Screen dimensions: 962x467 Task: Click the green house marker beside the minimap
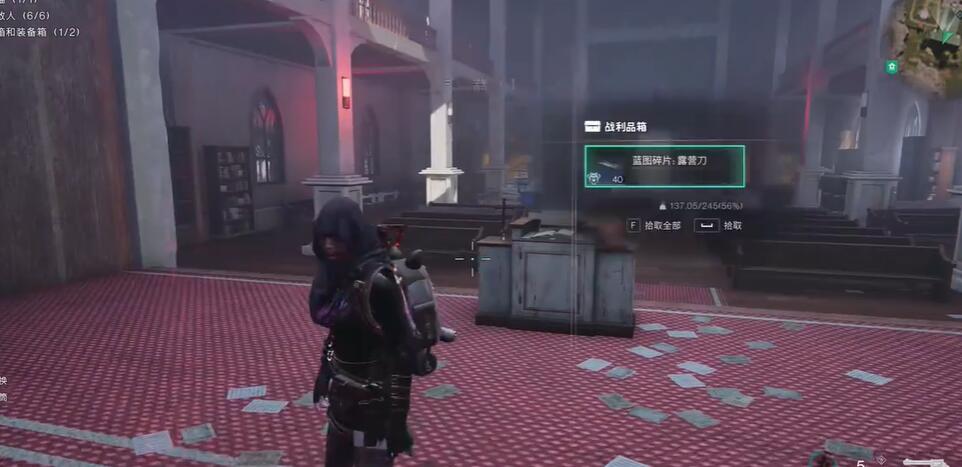[x=892, y=67]
